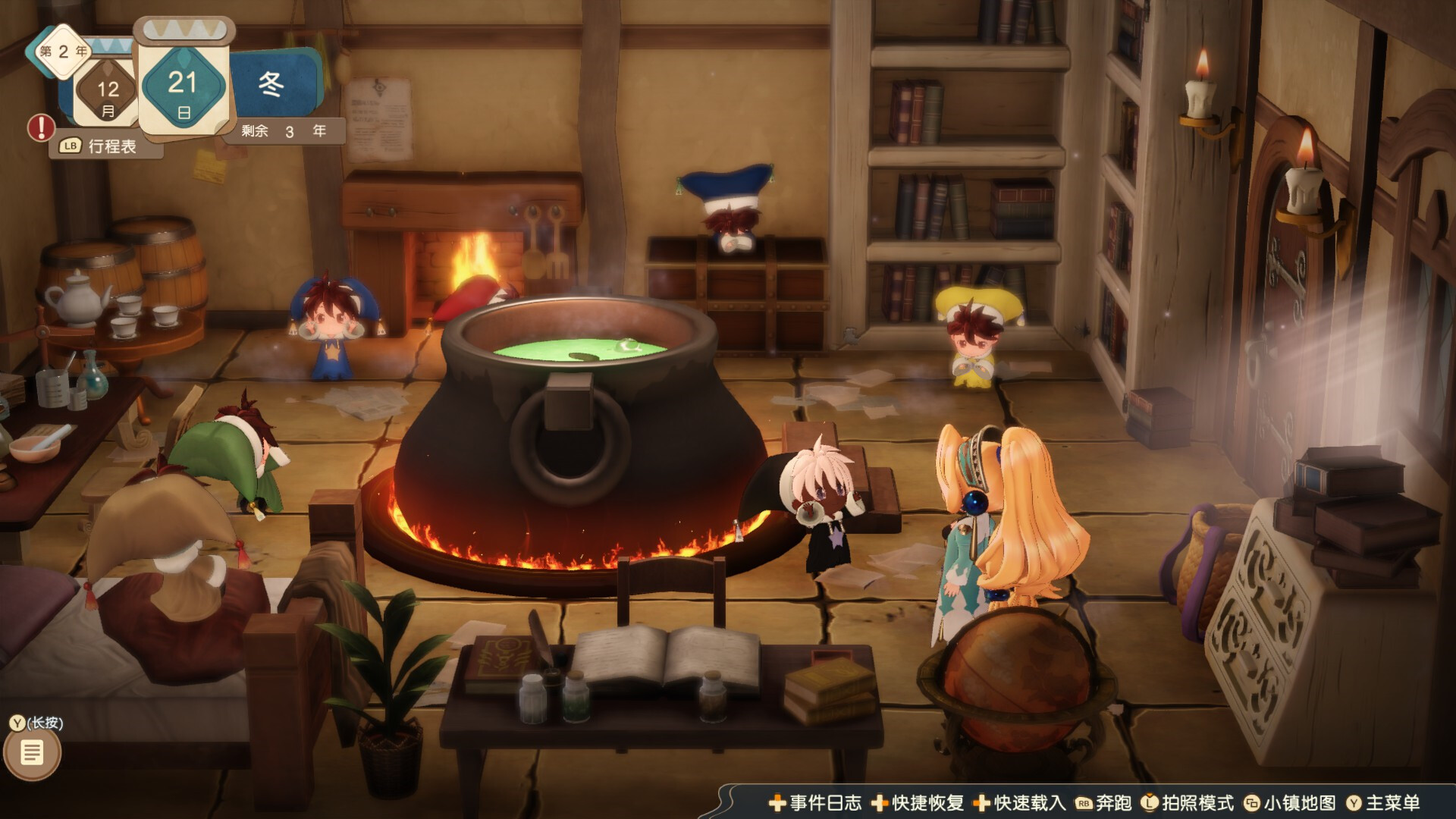Open the notes list icon
1456x819 pixels.
point(32,753)
